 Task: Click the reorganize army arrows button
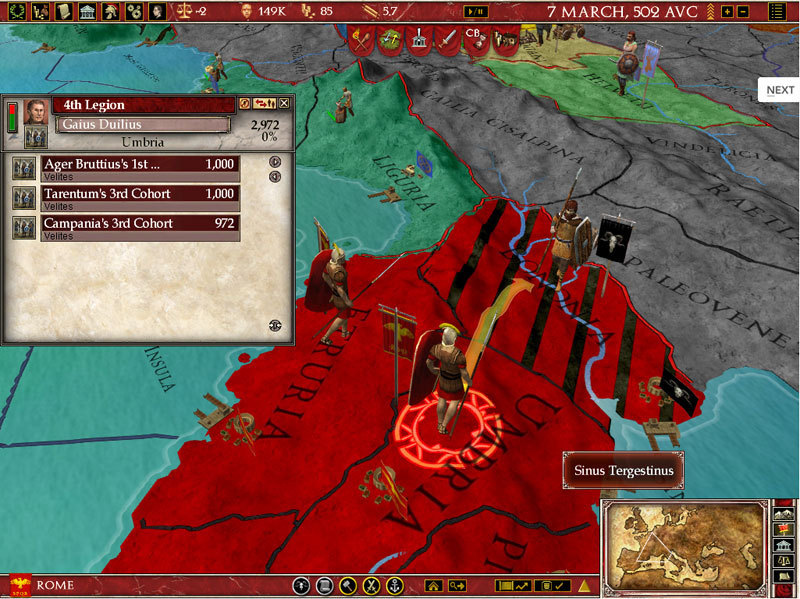click(265, 103)
